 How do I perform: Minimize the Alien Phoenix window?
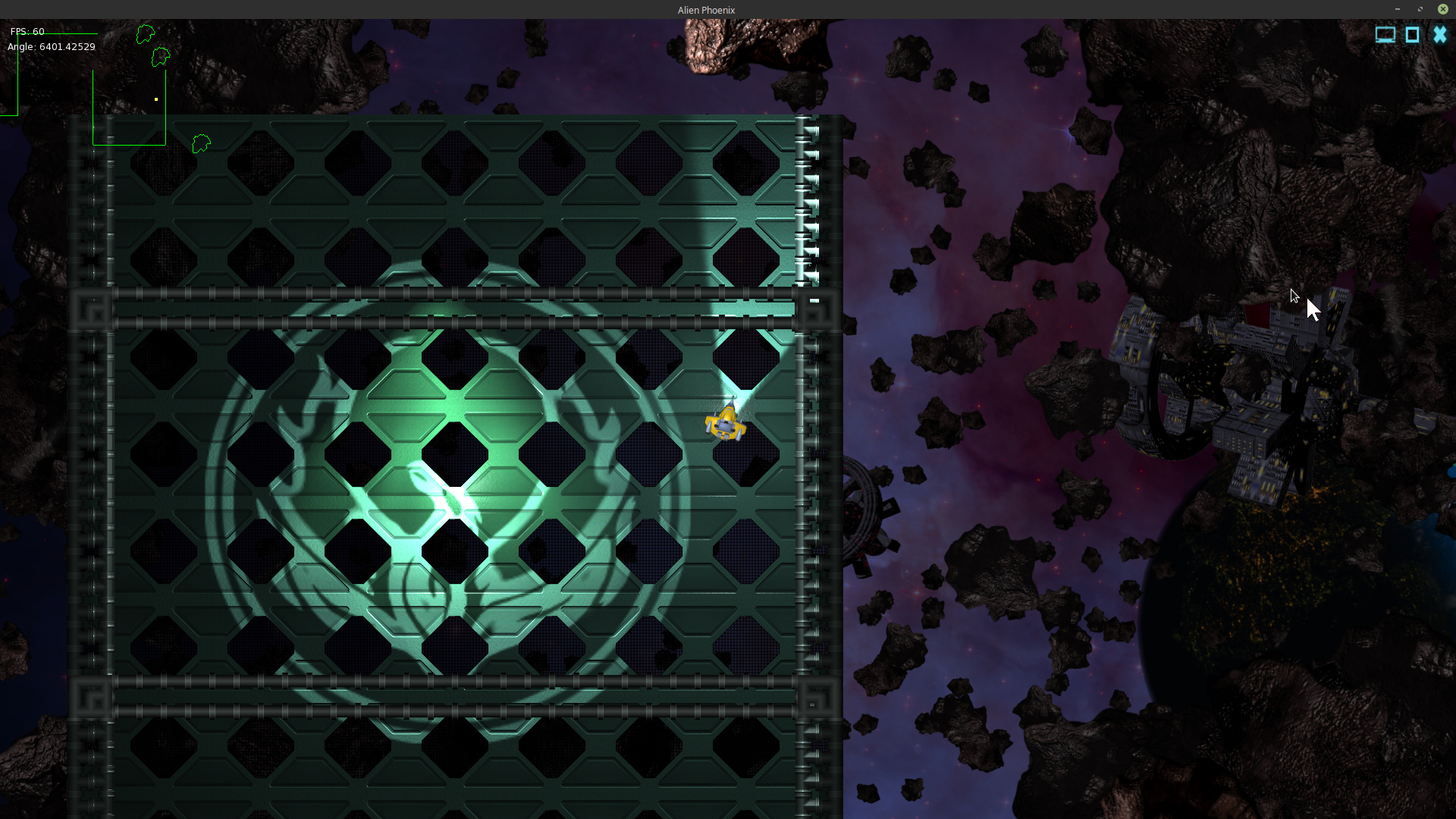(x=1397, y=9)
